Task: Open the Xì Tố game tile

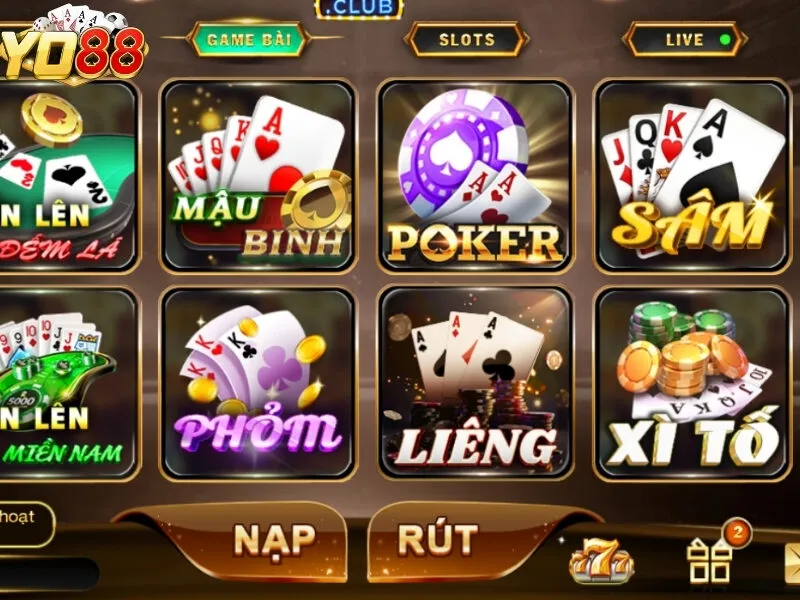Action: click(x=692, y=384)
